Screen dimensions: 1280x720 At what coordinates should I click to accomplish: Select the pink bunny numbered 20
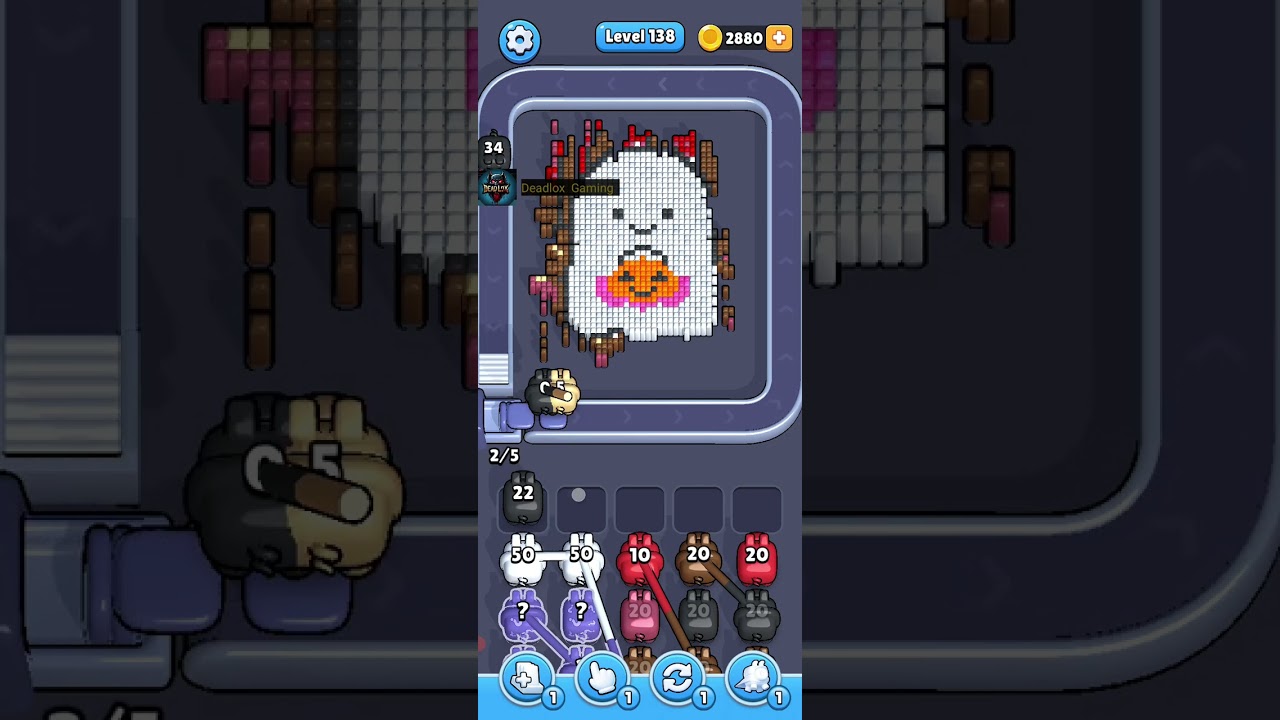pos(640,617)
